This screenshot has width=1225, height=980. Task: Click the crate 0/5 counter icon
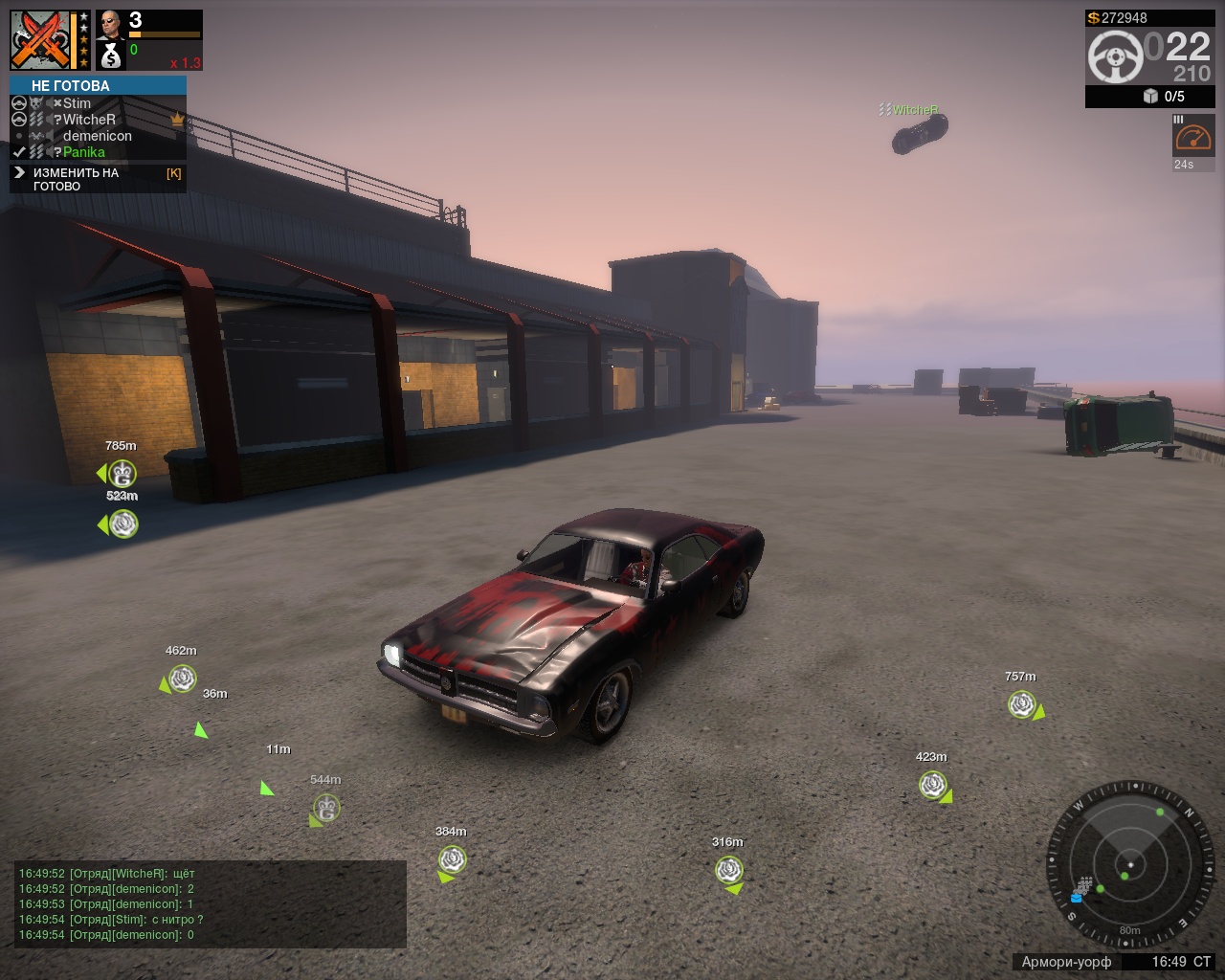[x=1150, y=96]
